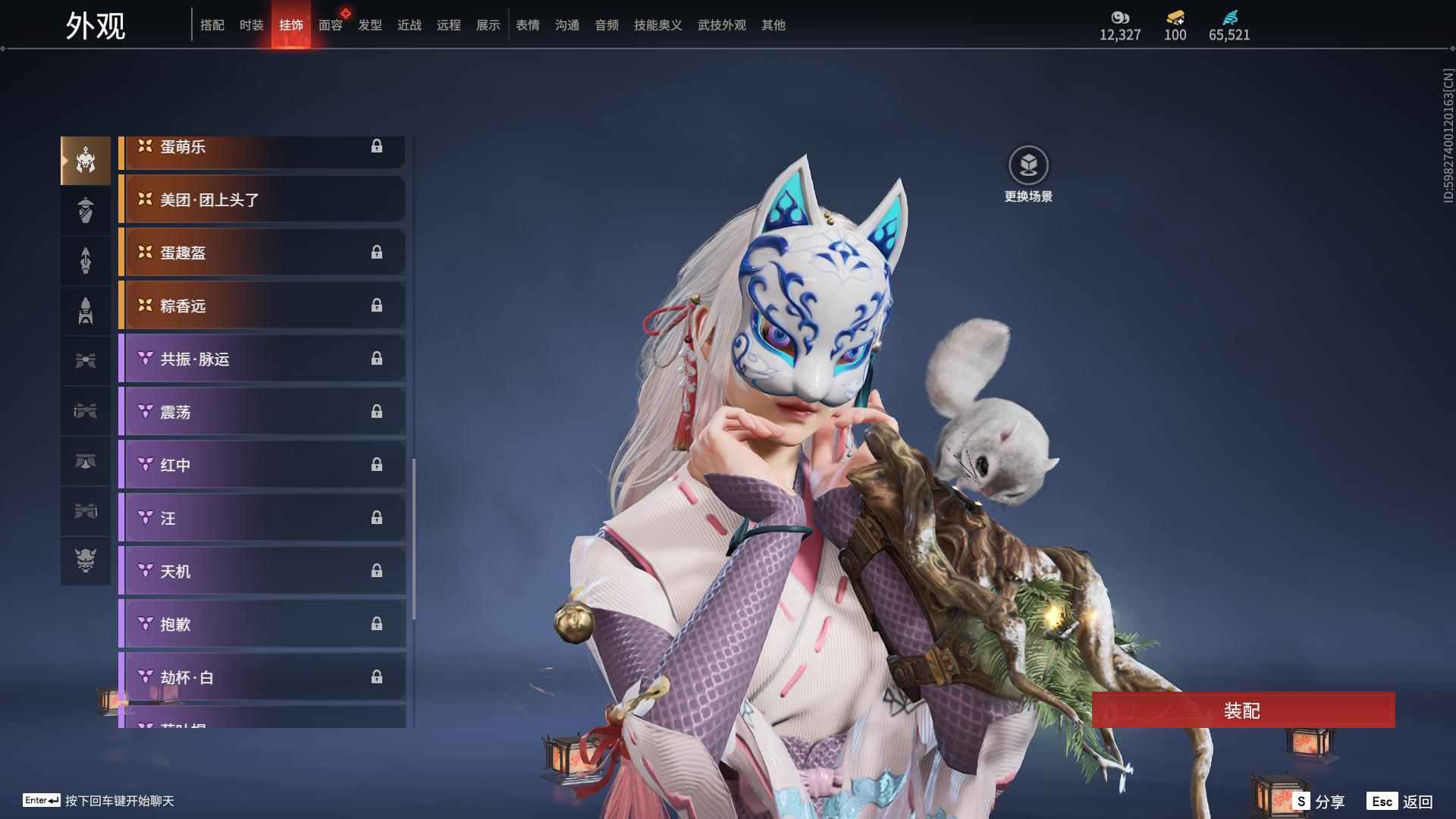Share the outfit with 分享

pyautogui.click(x=1319, y=802)
